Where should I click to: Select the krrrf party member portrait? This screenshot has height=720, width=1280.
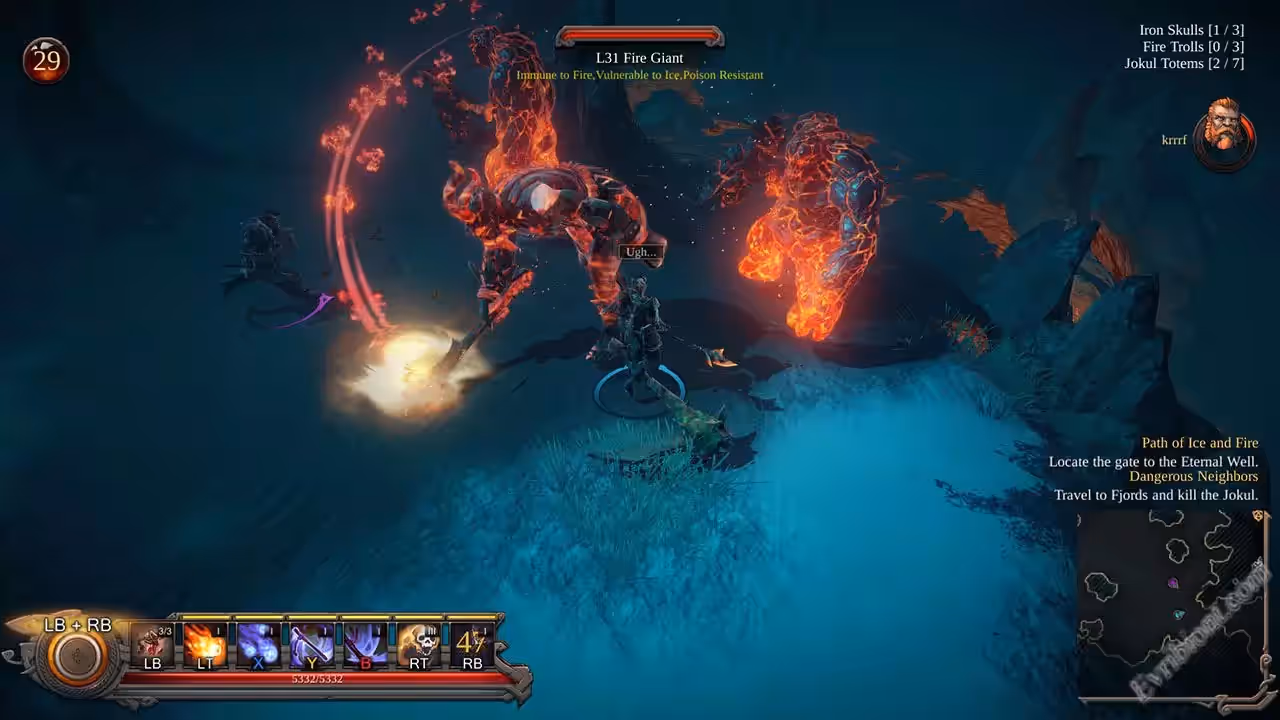pyautogui.click(x=1223, y=133)
